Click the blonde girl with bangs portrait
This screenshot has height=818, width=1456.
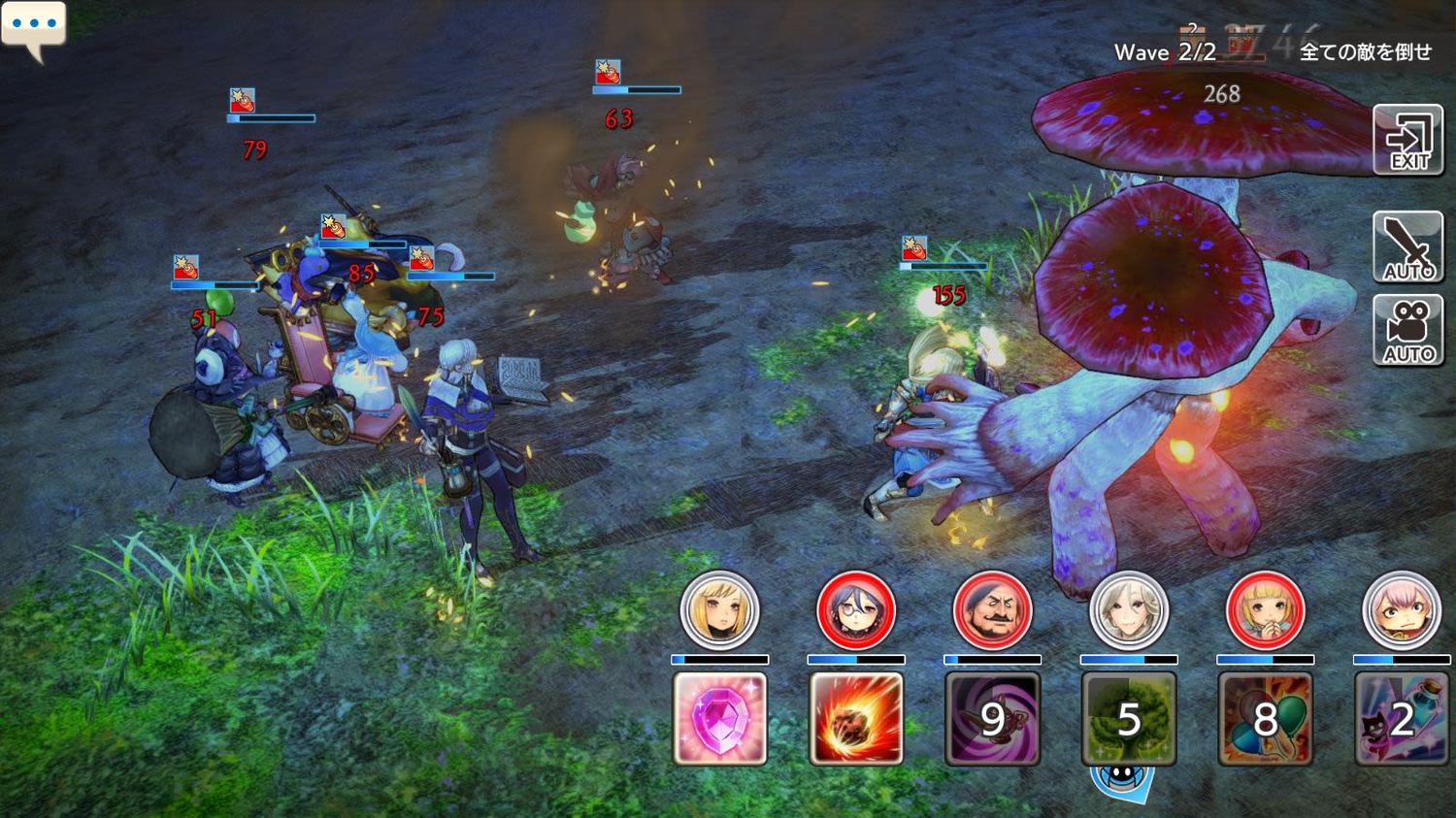coord(1265,610)
